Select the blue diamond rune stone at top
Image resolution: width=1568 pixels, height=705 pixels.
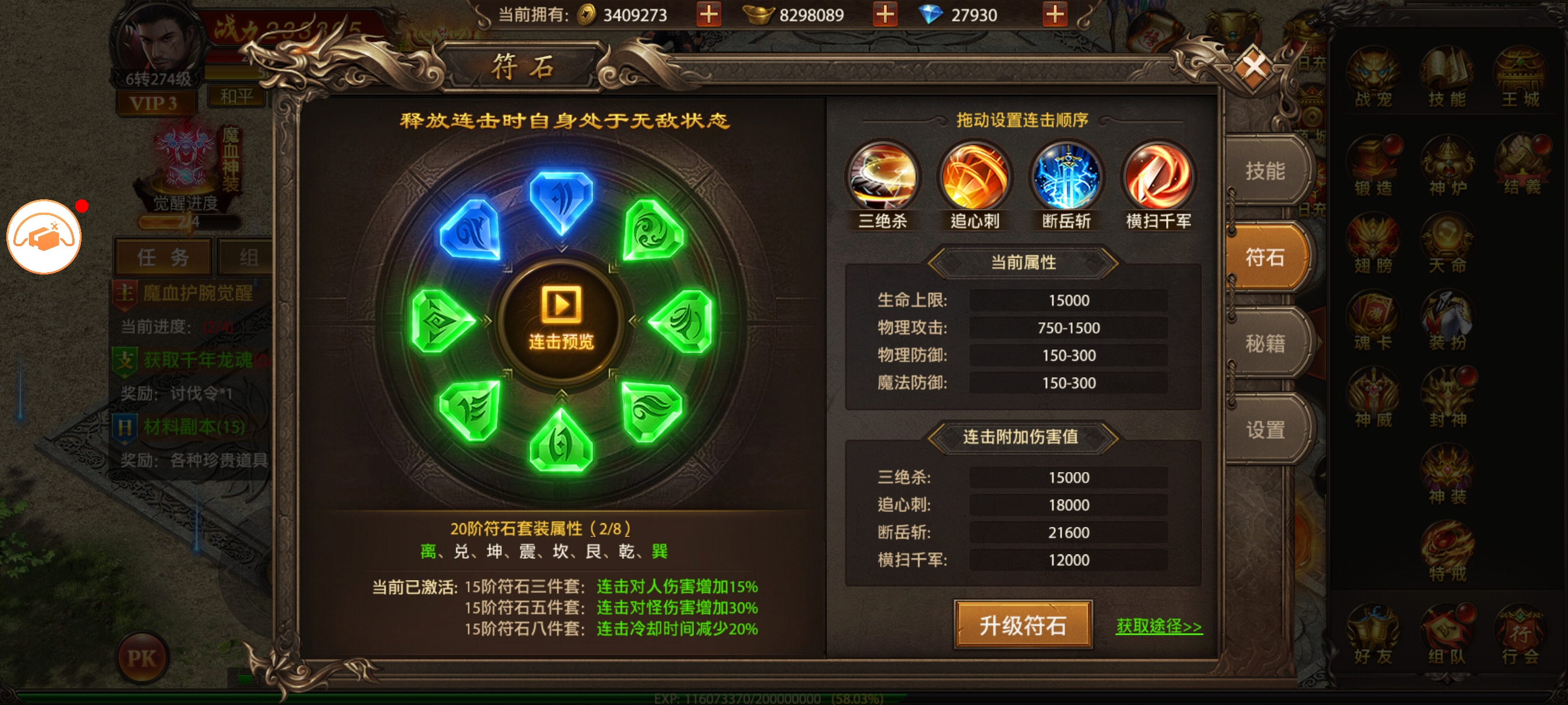[x=561, y=199]
